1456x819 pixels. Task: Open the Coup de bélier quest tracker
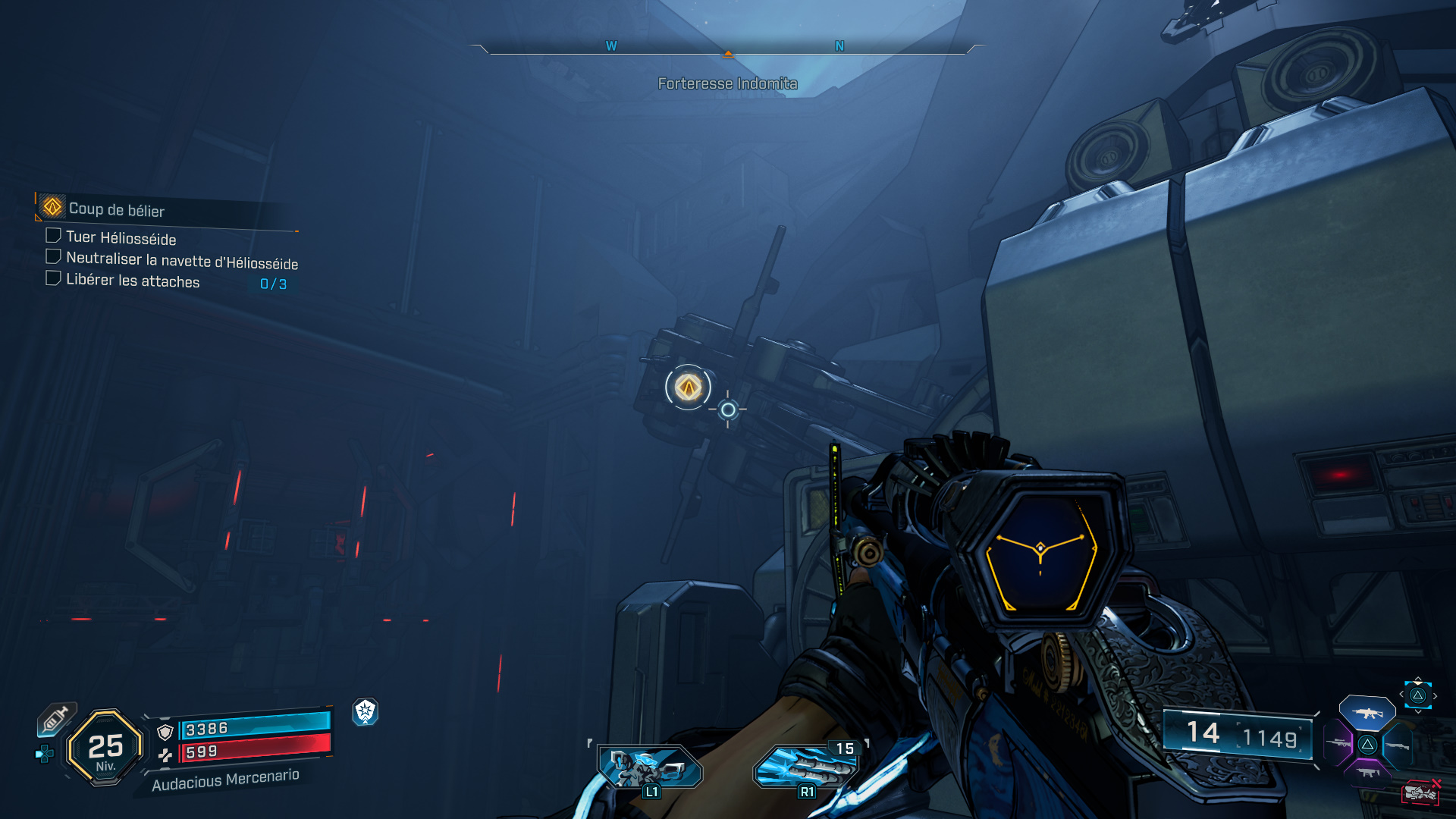pyautogui.click(x=116, y=209)
